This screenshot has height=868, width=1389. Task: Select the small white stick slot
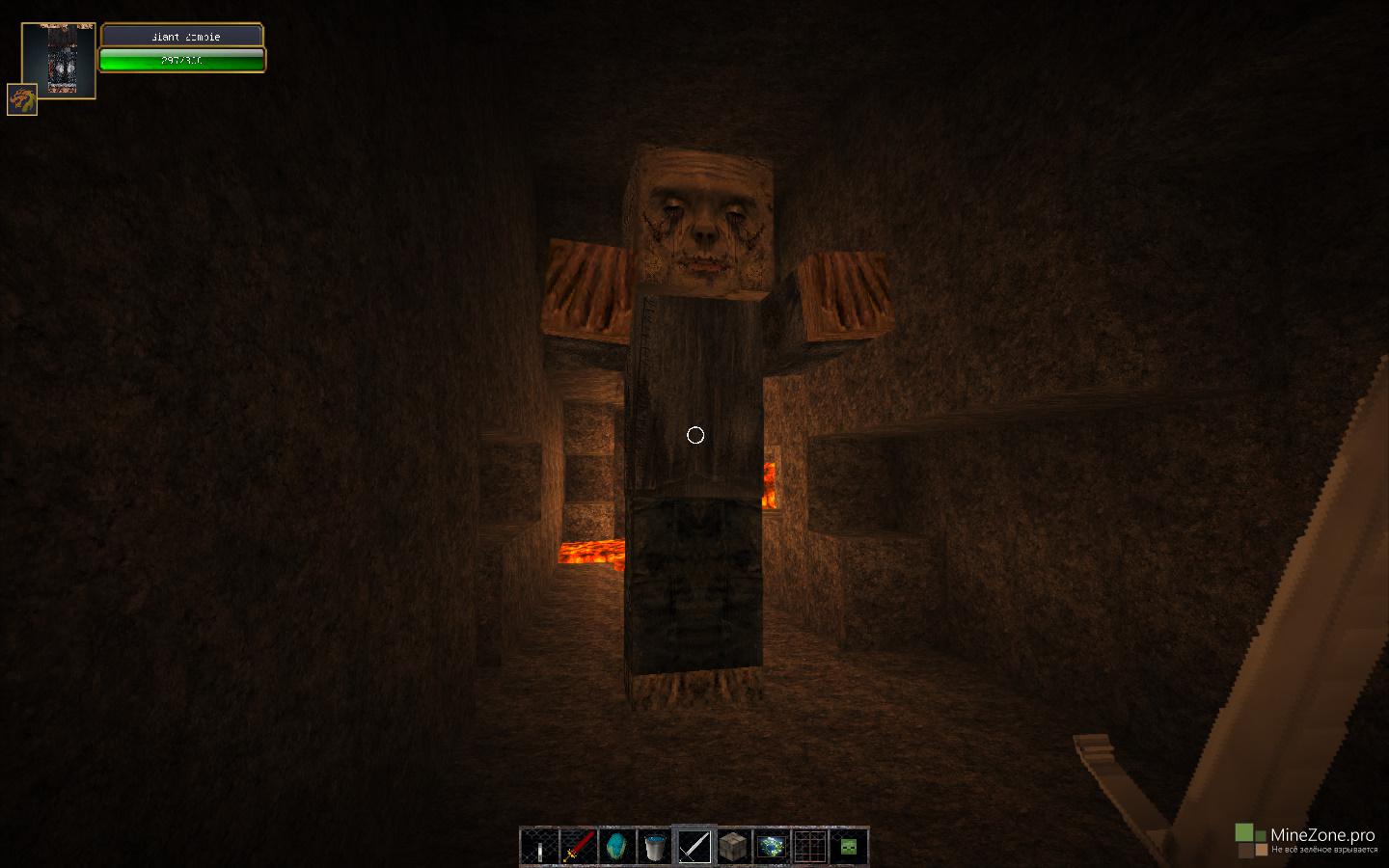pos(540,847)
